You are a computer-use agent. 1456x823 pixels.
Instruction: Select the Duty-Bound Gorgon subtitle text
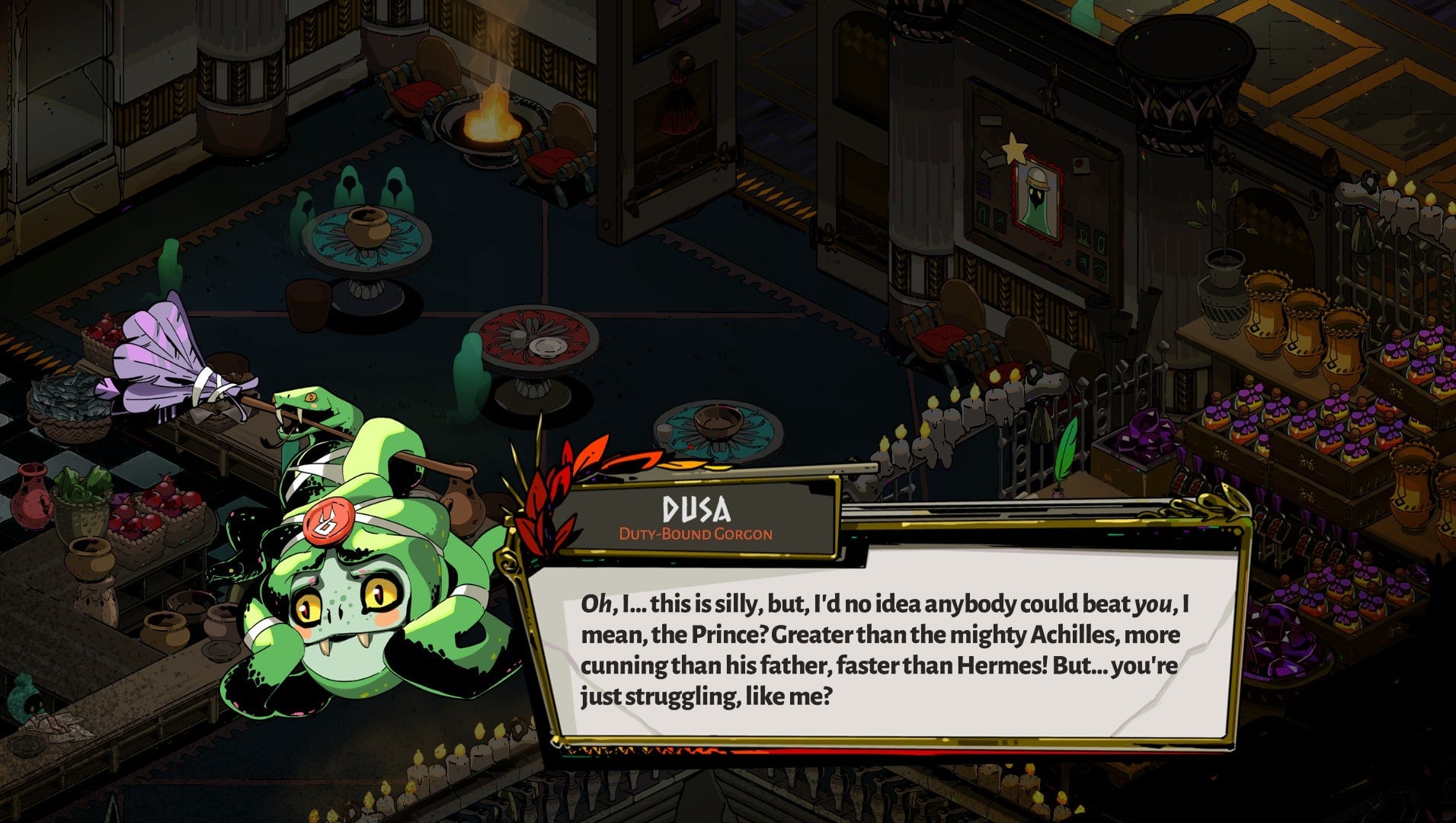pos(695,536)
